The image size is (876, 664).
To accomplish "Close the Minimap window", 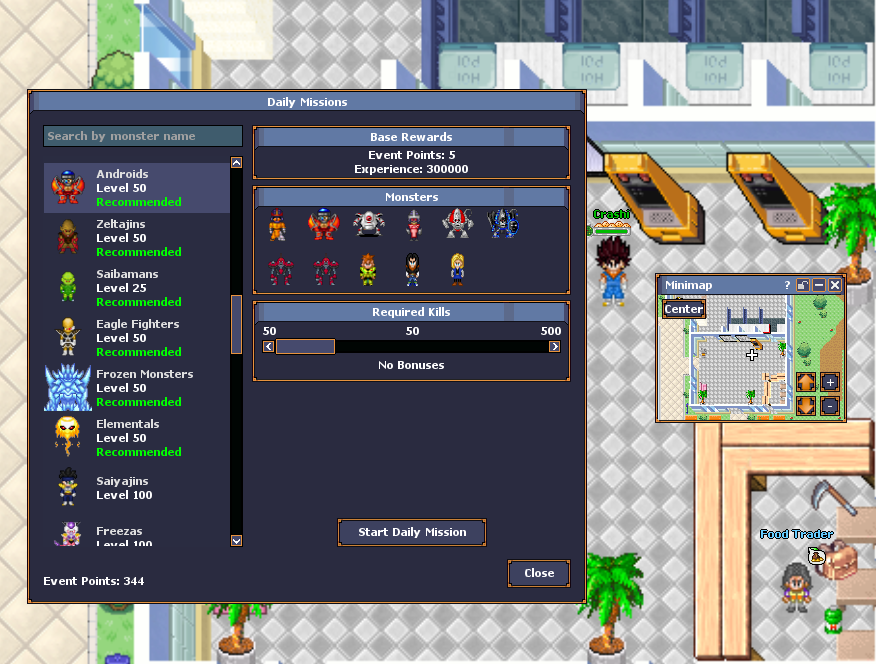I will 835,285.
